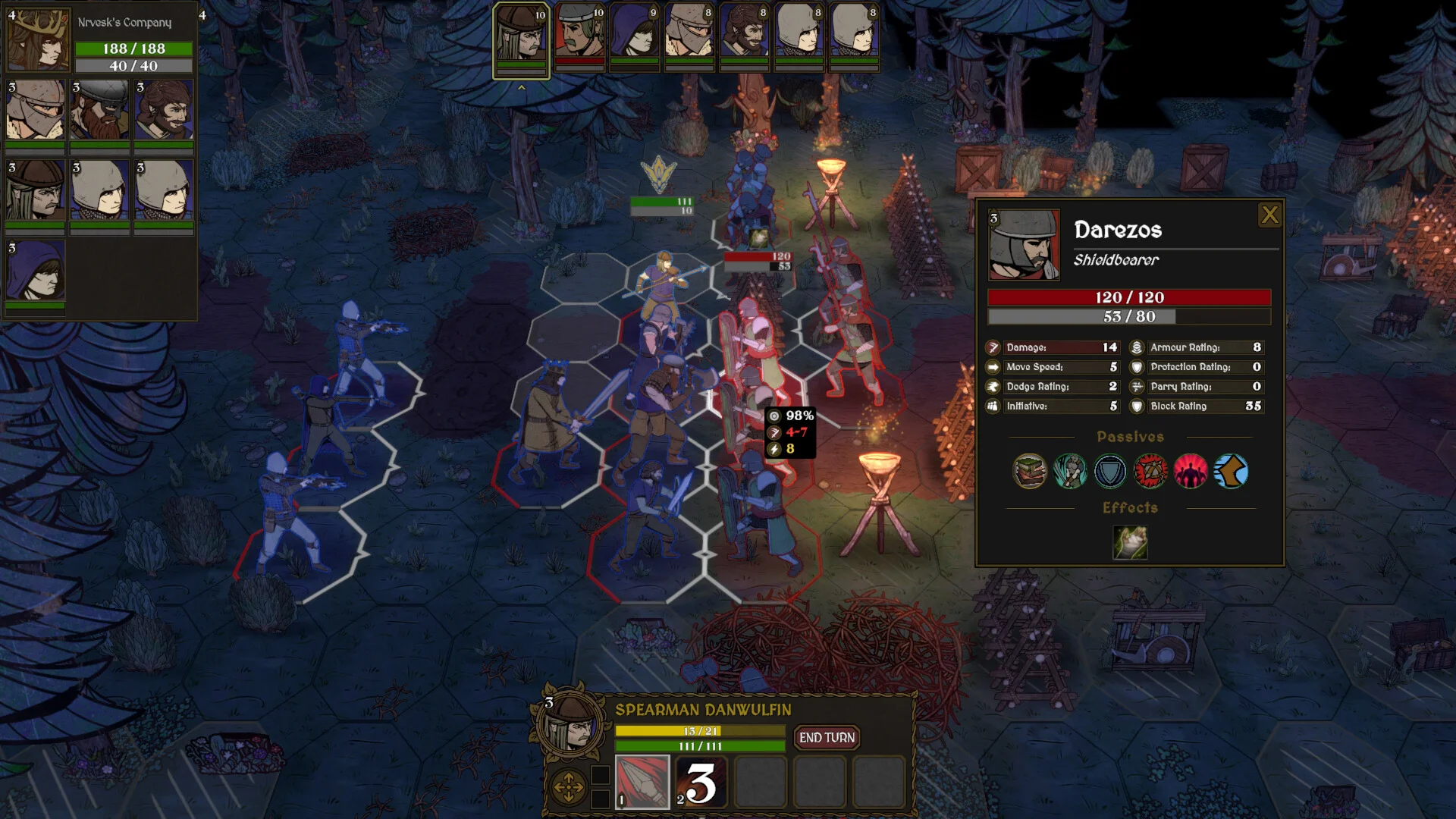This screenshot has height=819, width=1456.
Task: Activate the four-arrow move command icon
Action: (x=568, y=787)
